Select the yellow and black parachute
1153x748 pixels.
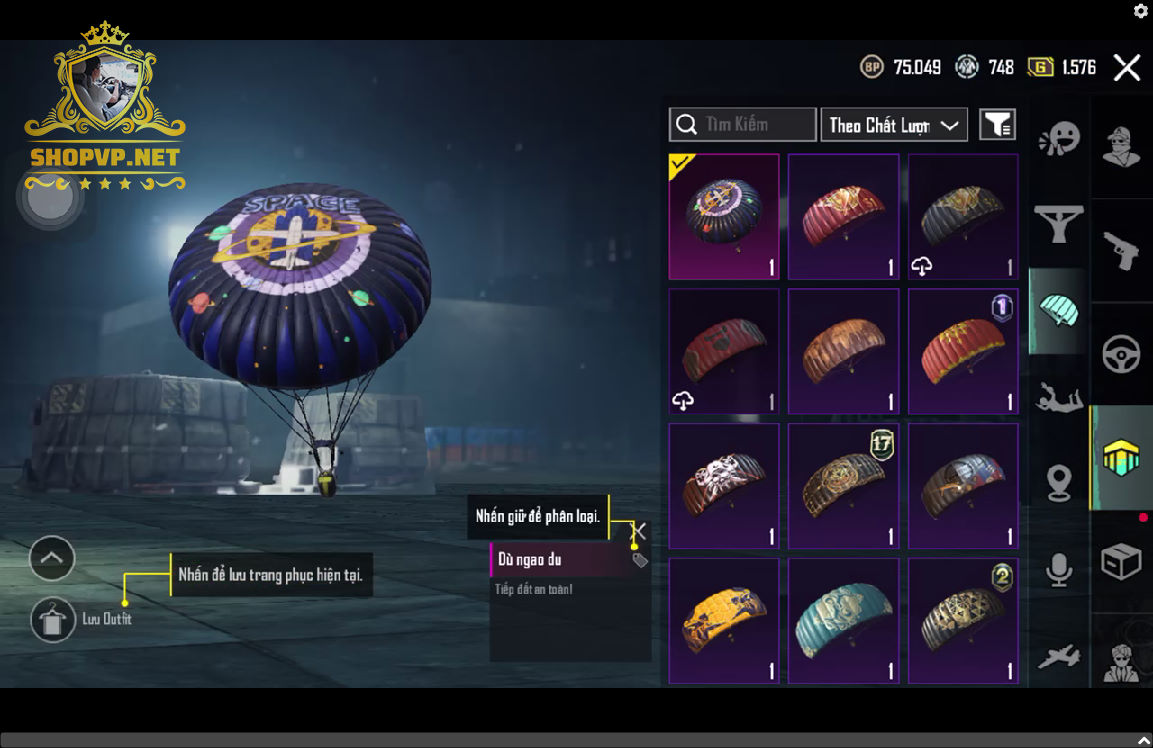coord(724,620)
